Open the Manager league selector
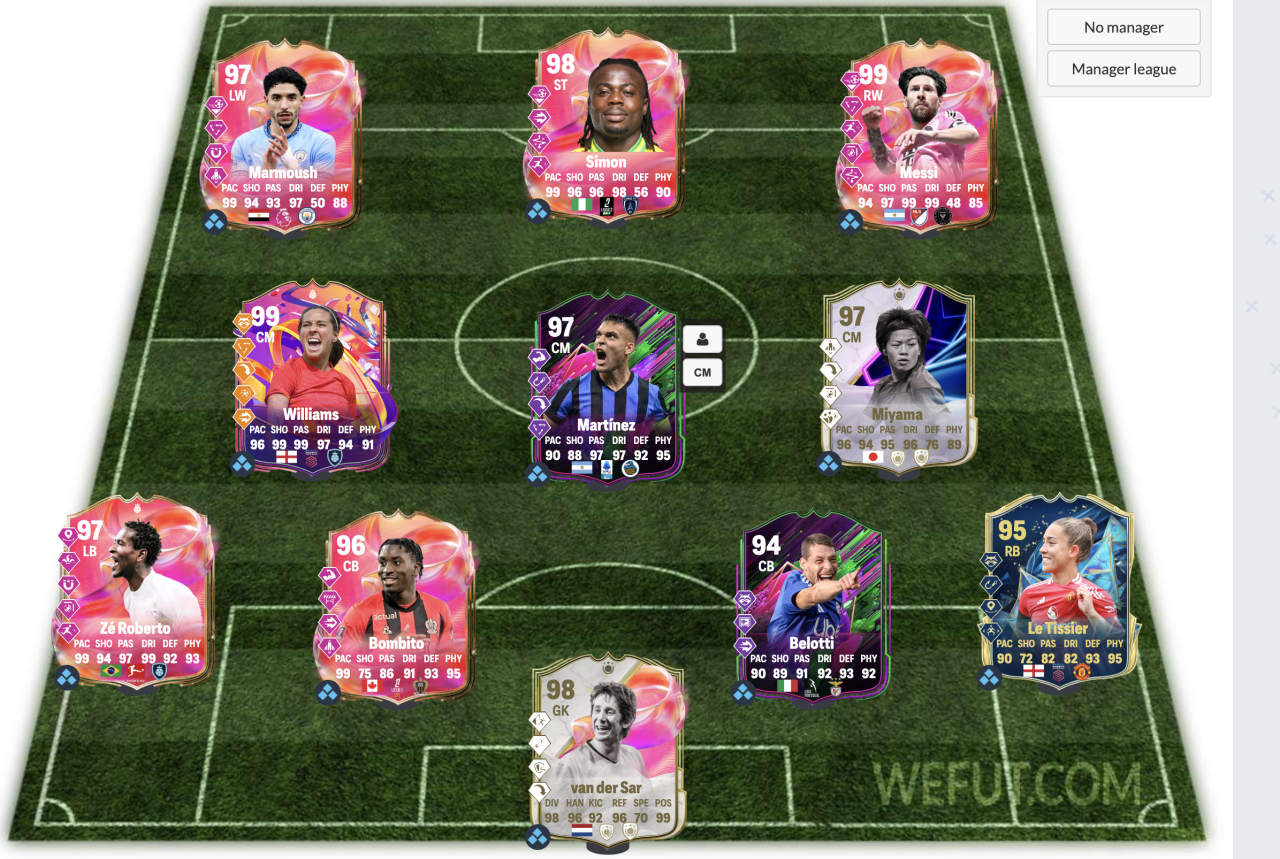 click(1123, 69)
